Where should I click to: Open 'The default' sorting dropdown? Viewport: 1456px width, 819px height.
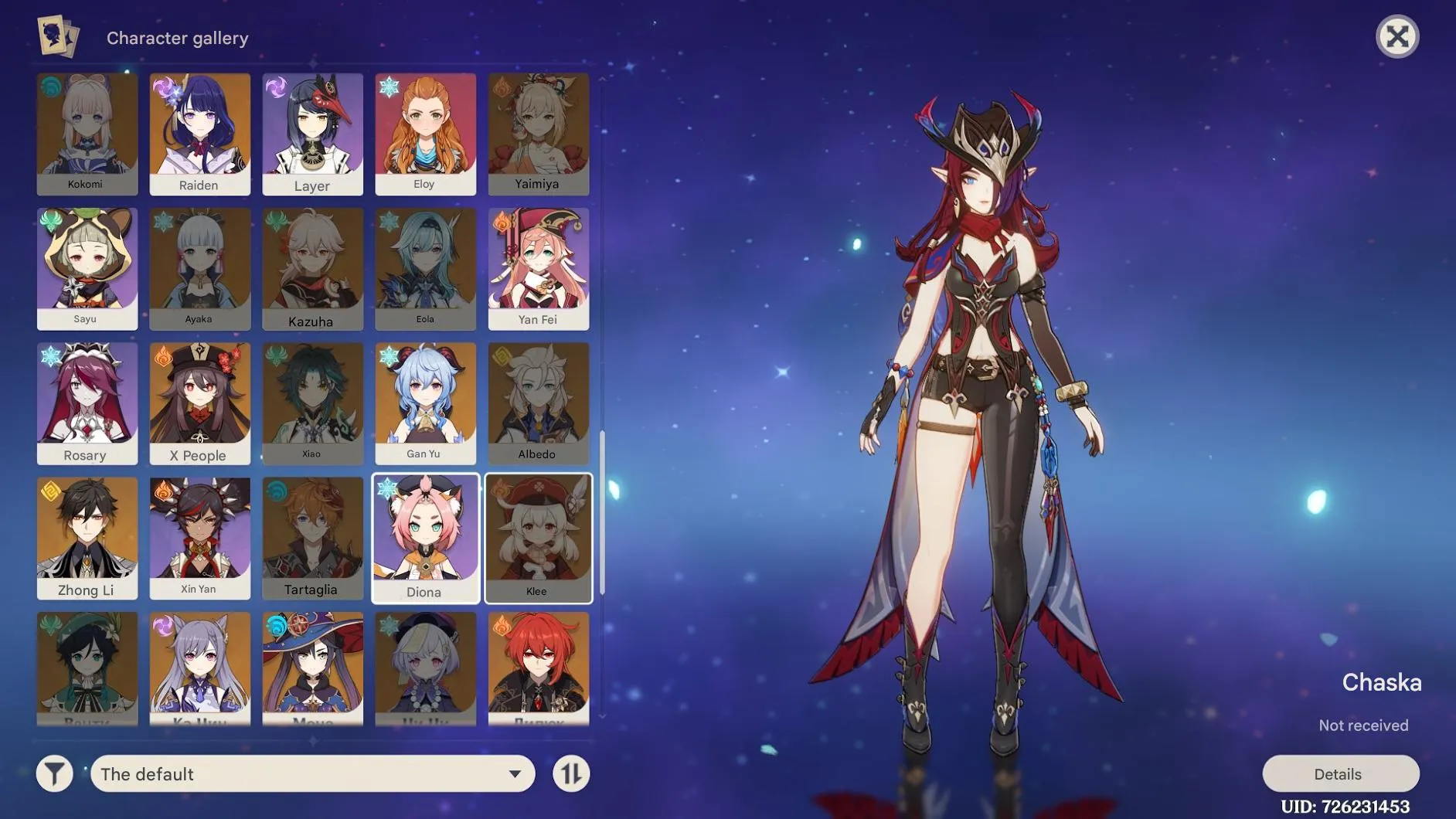(312, 773)
